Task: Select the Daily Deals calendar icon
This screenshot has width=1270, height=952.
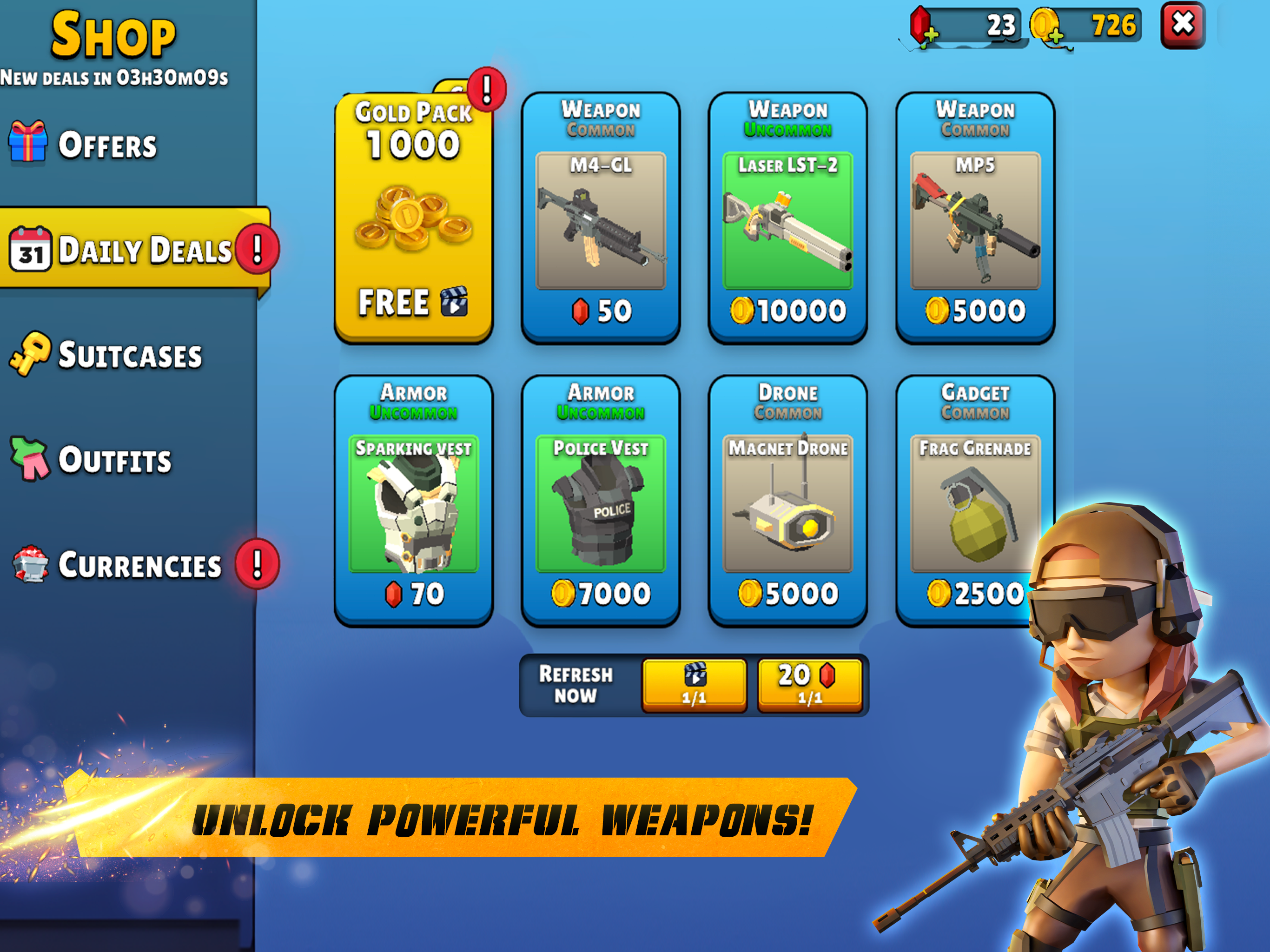Action: coord(32,248)
